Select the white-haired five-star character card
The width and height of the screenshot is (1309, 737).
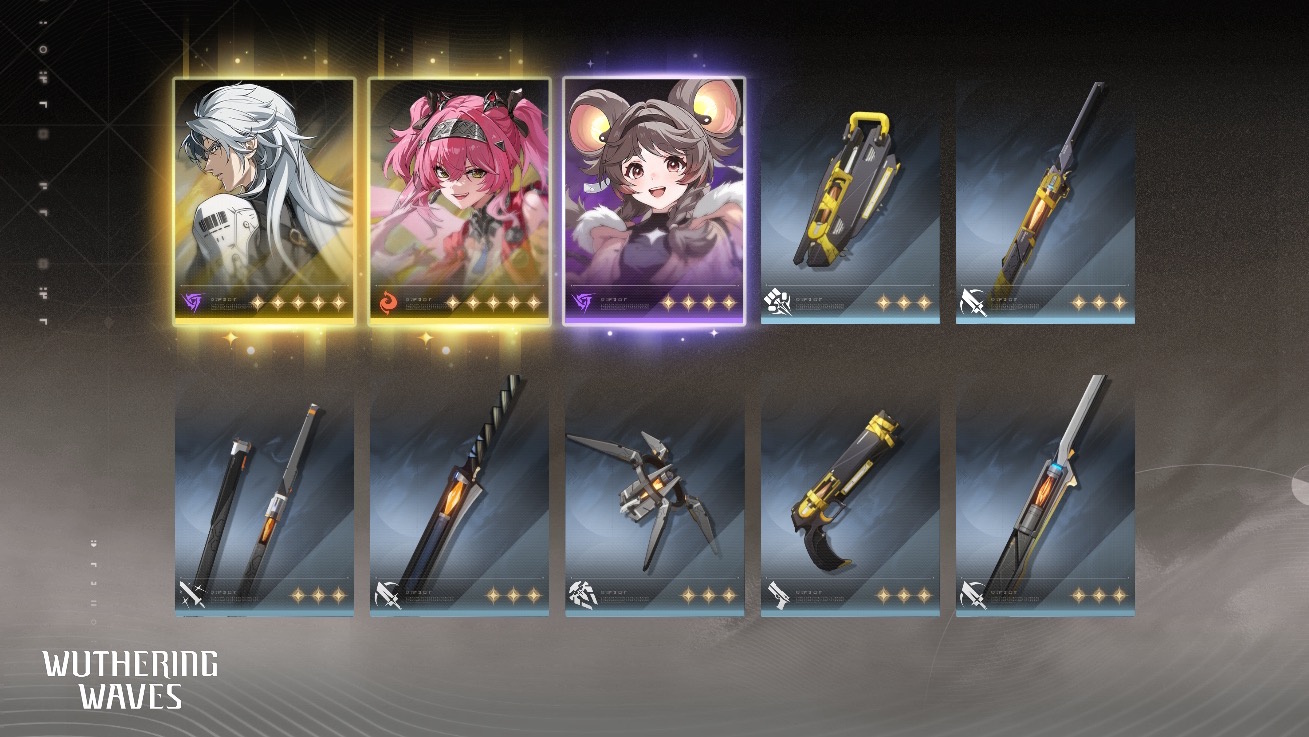264,200
